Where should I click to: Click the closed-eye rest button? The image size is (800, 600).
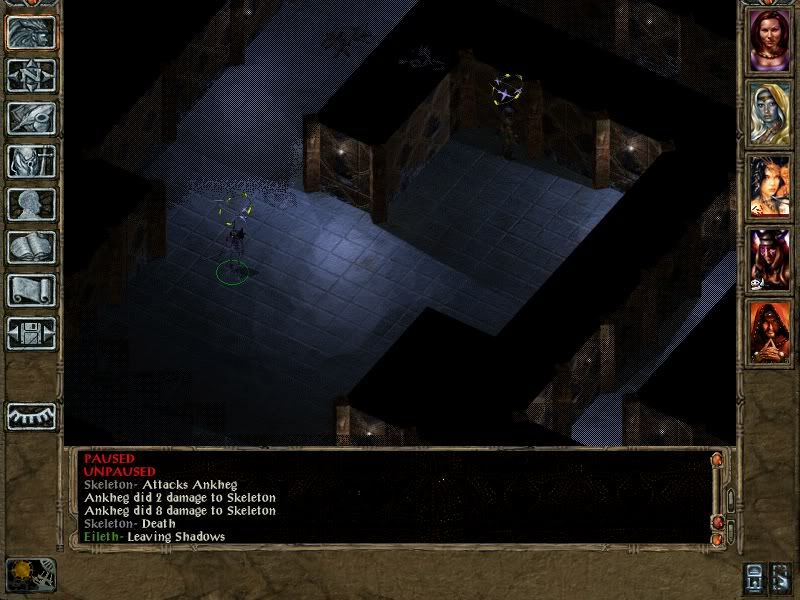coord(31,415)
